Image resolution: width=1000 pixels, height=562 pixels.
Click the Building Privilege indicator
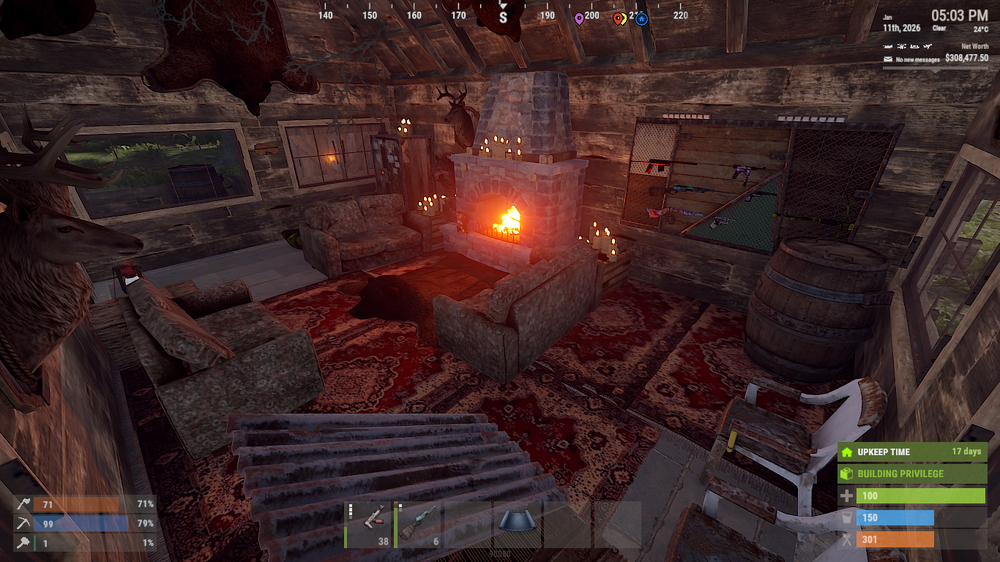912,473
